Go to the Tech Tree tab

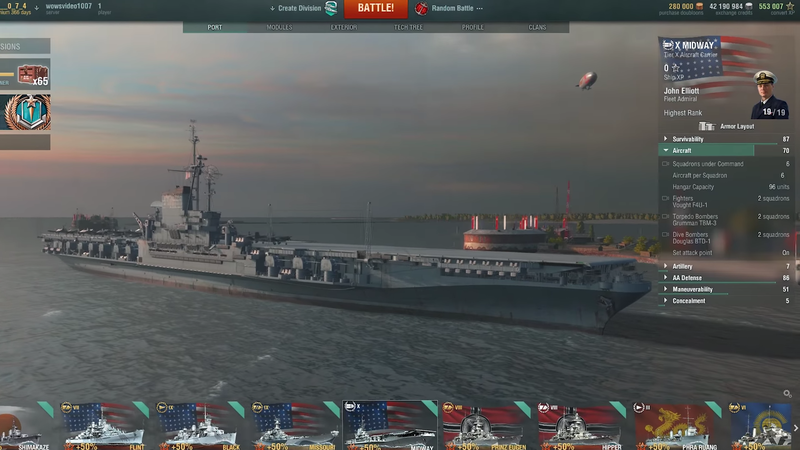(x=408, y=27)
